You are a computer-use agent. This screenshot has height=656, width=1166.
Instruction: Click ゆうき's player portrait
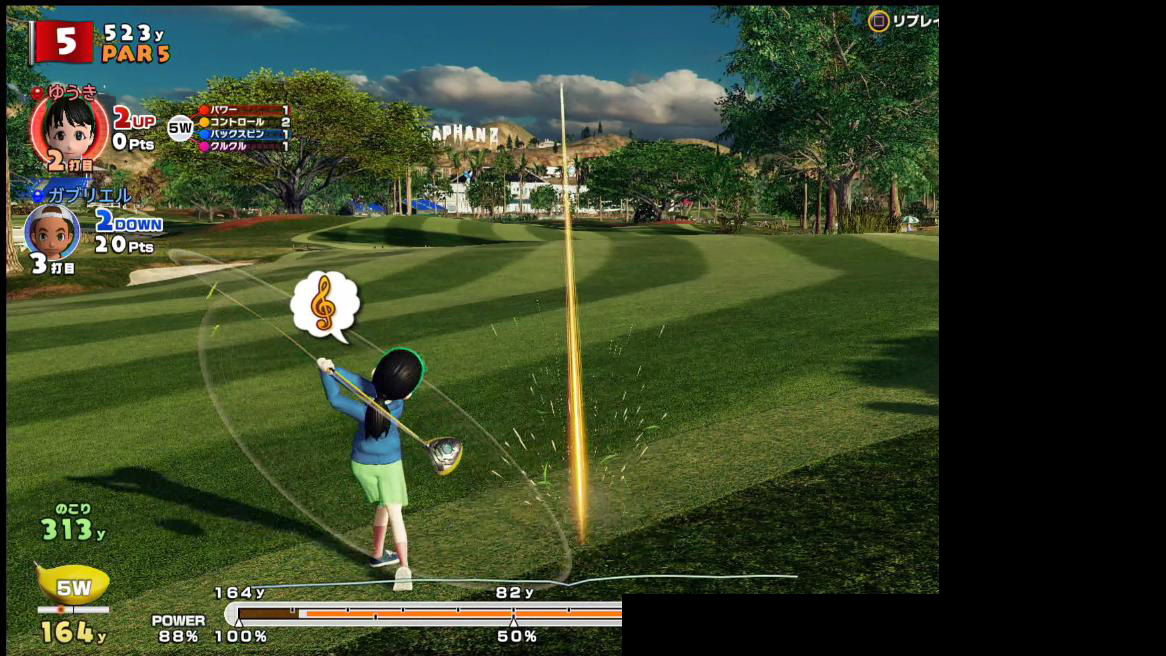[x=69, y=130]
